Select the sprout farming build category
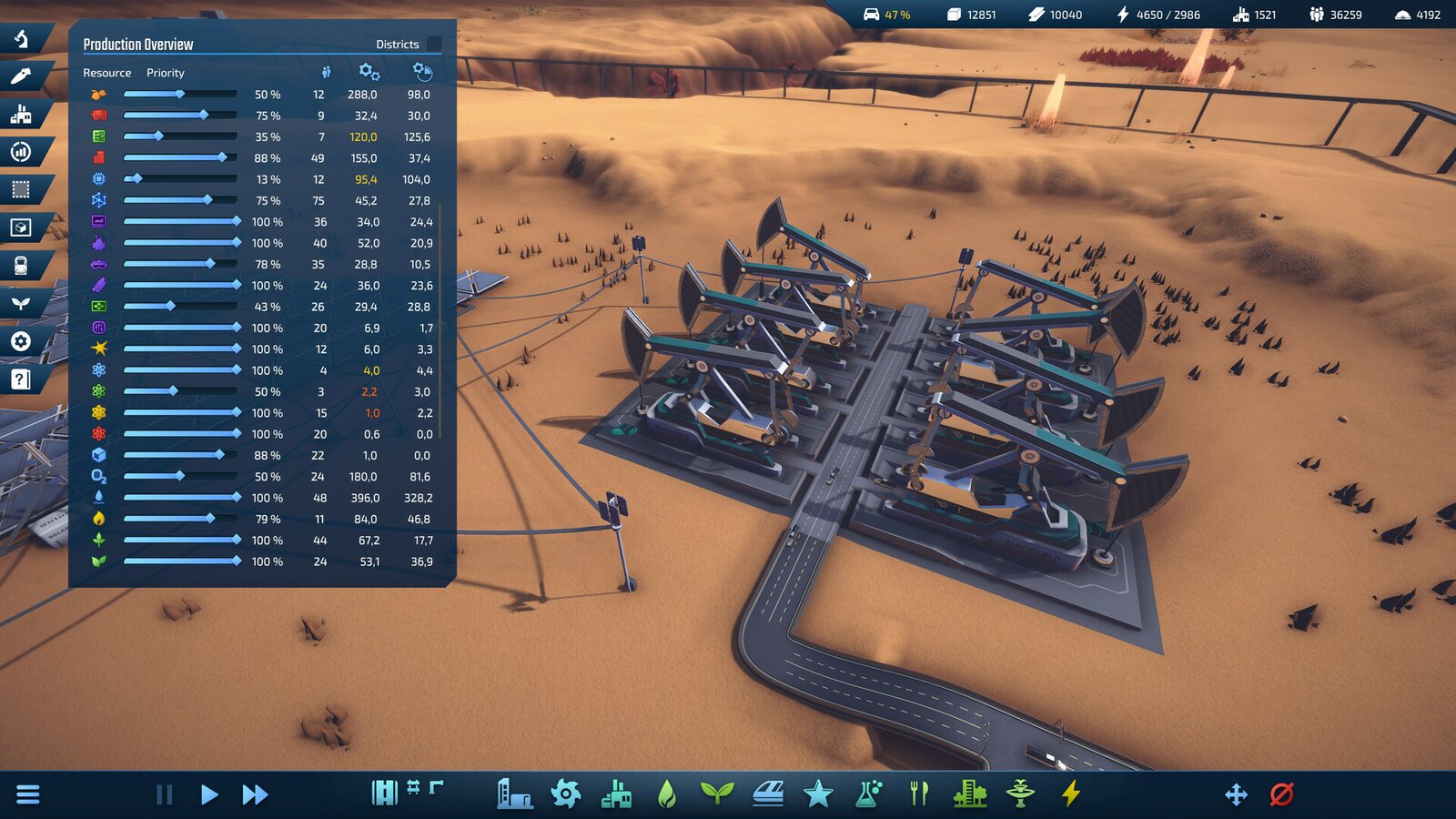This screenshot has height=819, width=1456. (716, 794)
